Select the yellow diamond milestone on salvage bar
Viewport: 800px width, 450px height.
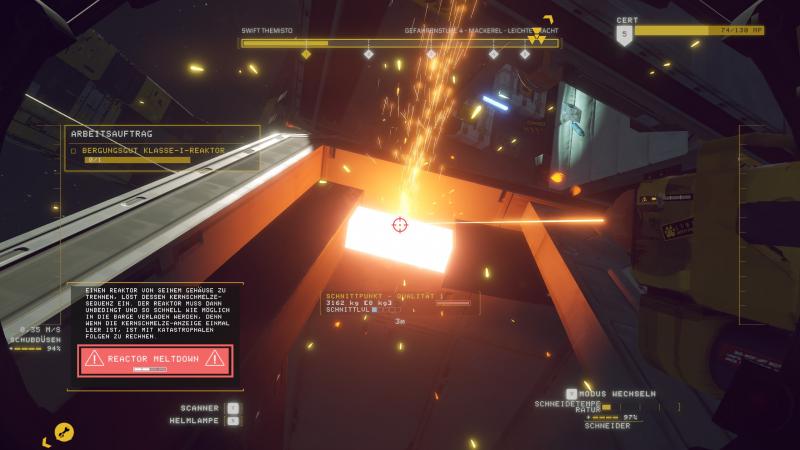coord(306,54)
